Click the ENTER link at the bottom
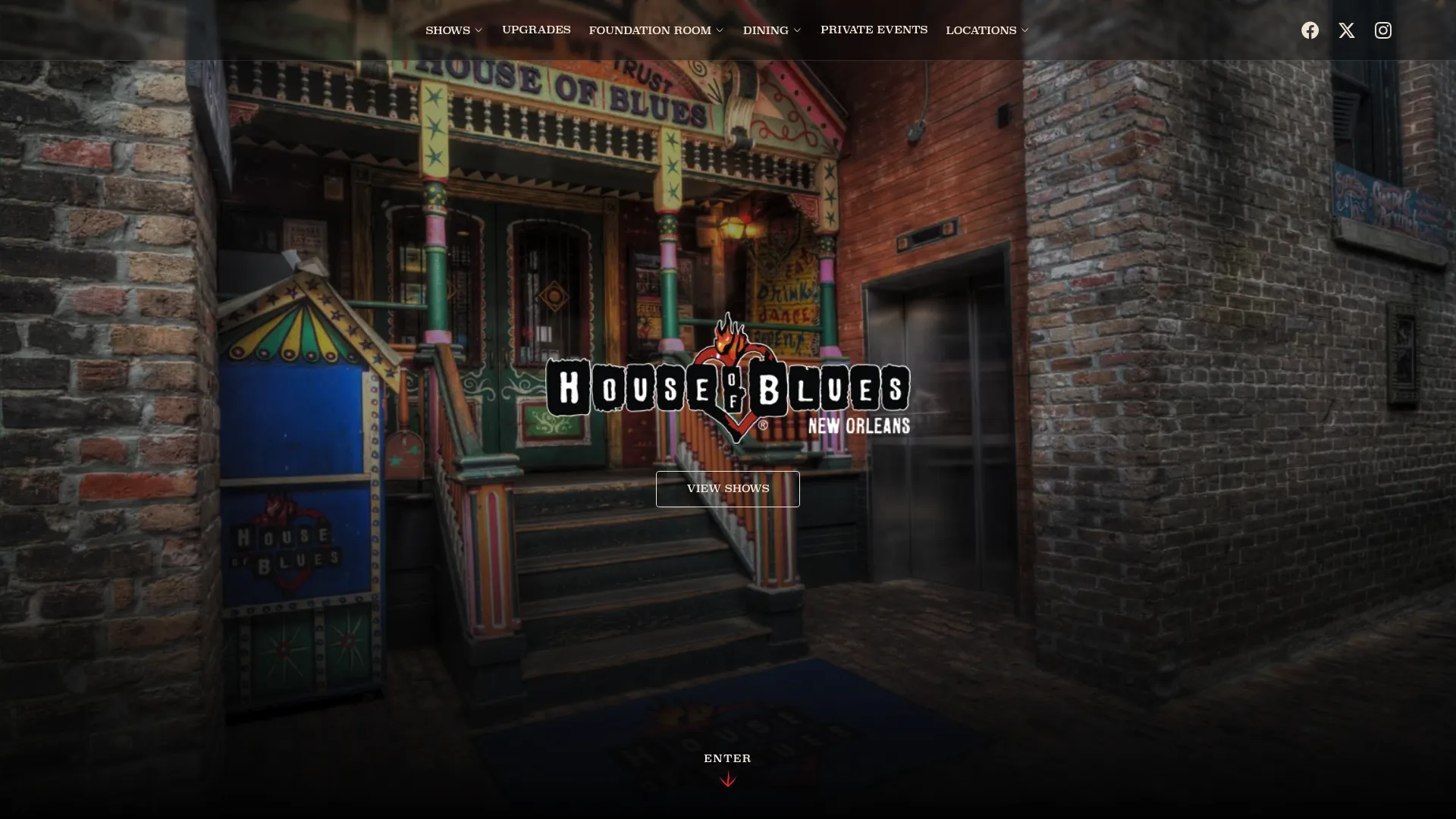Screen dimensions: 1456x819 [x=727, y=758]
